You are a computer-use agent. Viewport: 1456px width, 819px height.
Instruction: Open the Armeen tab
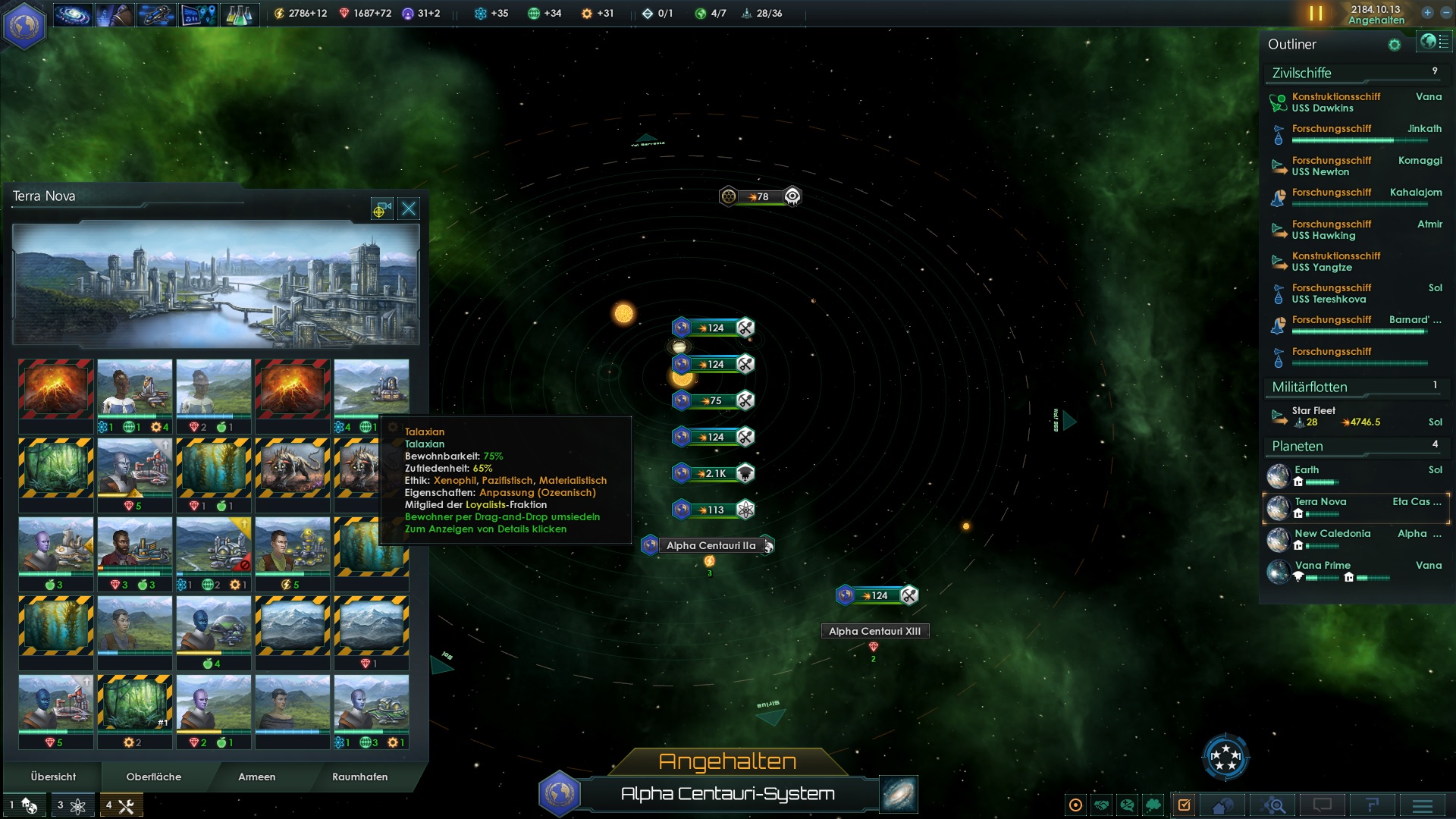click(256, 777)
